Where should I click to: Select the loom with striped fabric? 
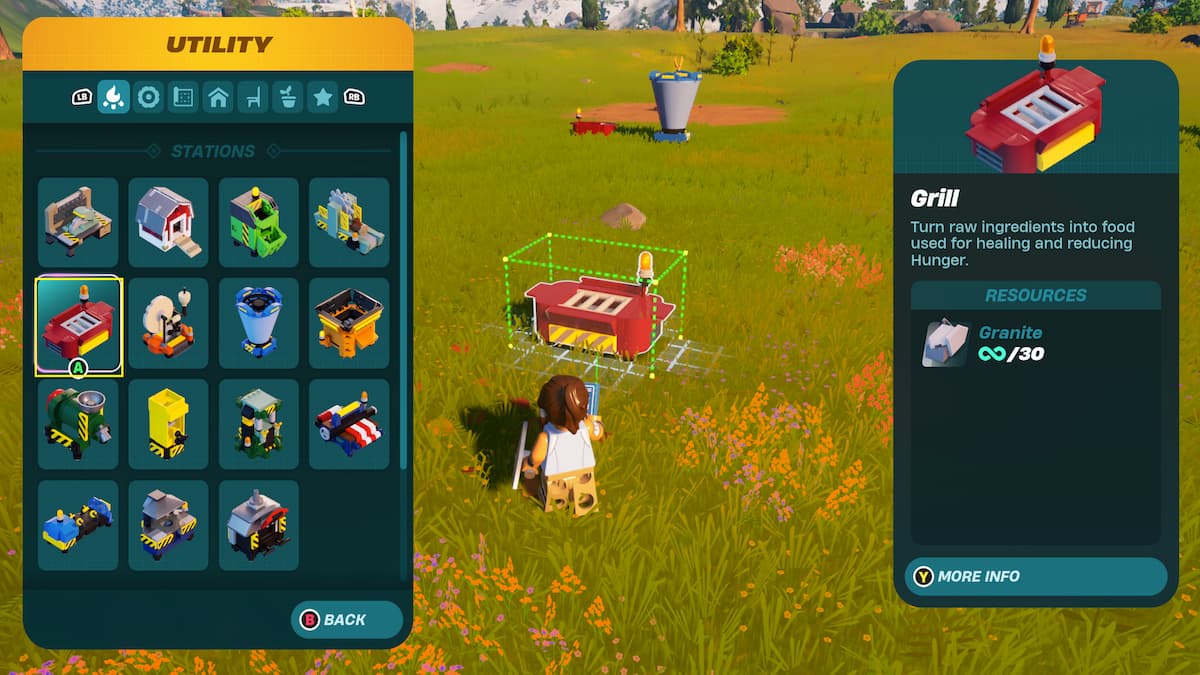pos(348,424)
